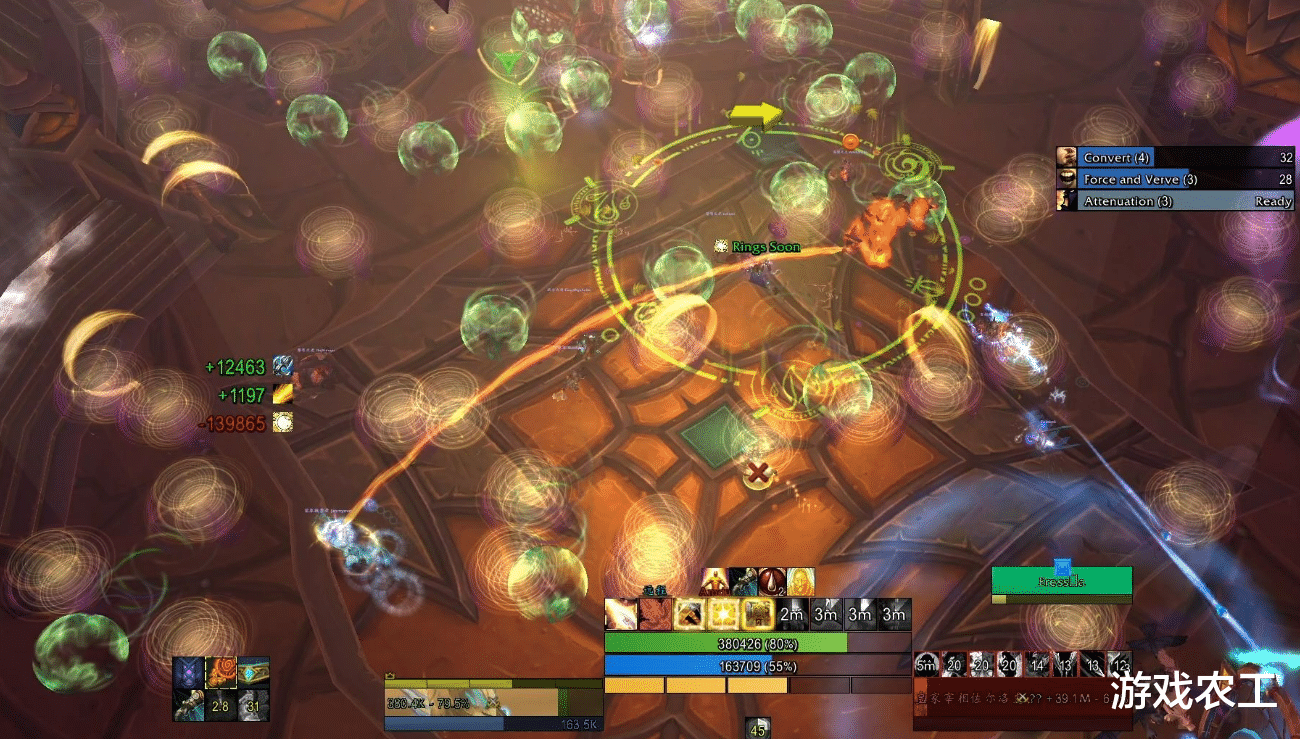The image size is (1300, 739).
Task: Activate the glowing golden hammer ability
Action: 689,614
